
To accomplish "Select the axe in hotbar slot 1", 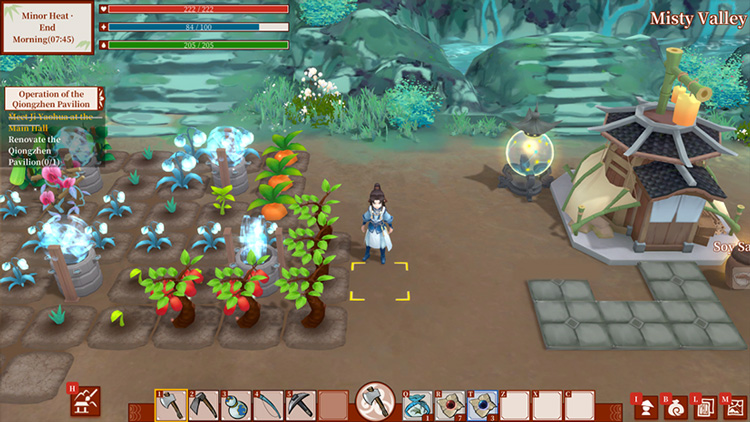I will [171, 405].
